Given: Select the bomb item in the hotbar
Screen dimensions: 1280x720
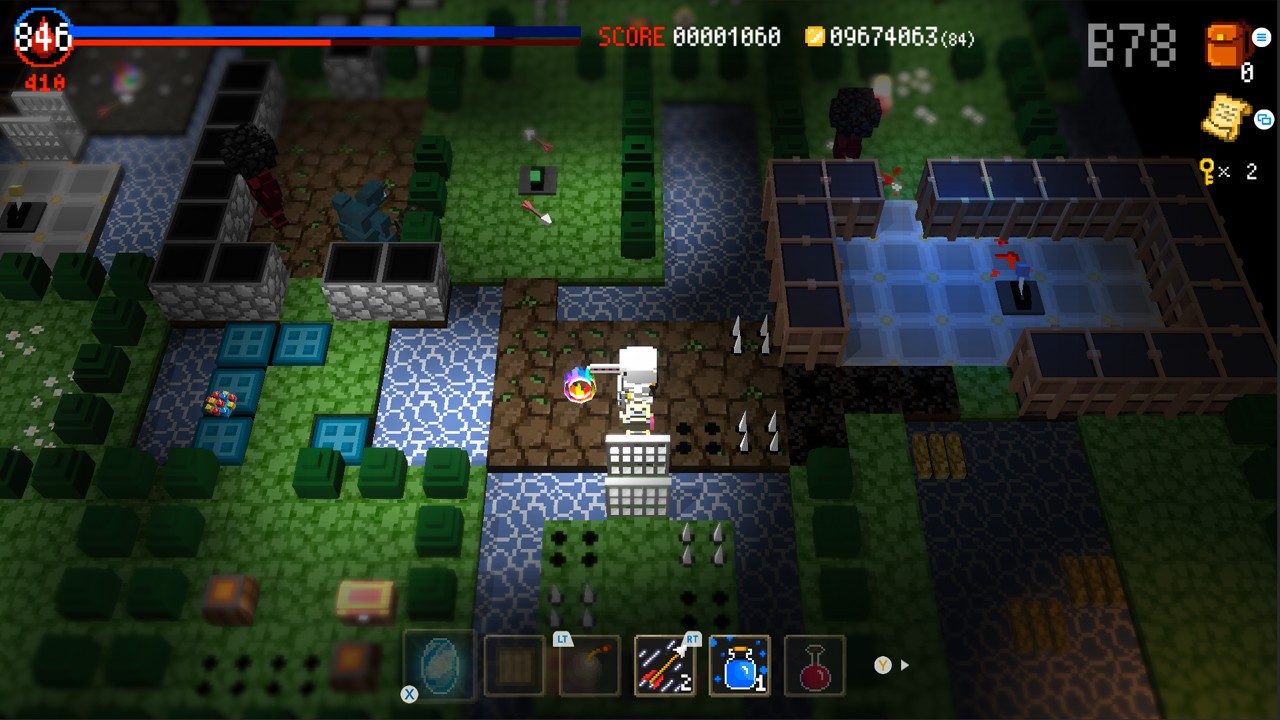Looking at the screenshot, I should click(589, 666).
